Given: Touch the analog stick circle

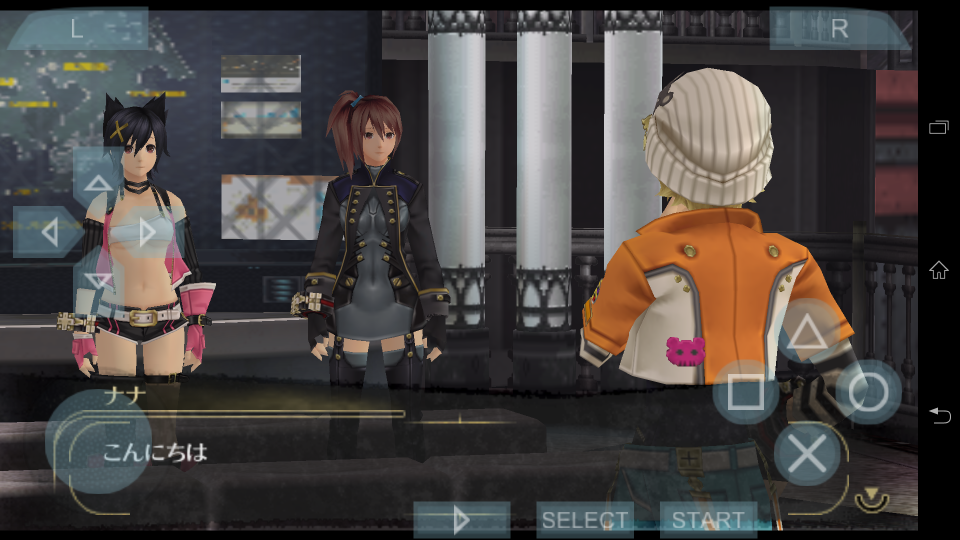Looking at the screenshot, I should [98, 440].
